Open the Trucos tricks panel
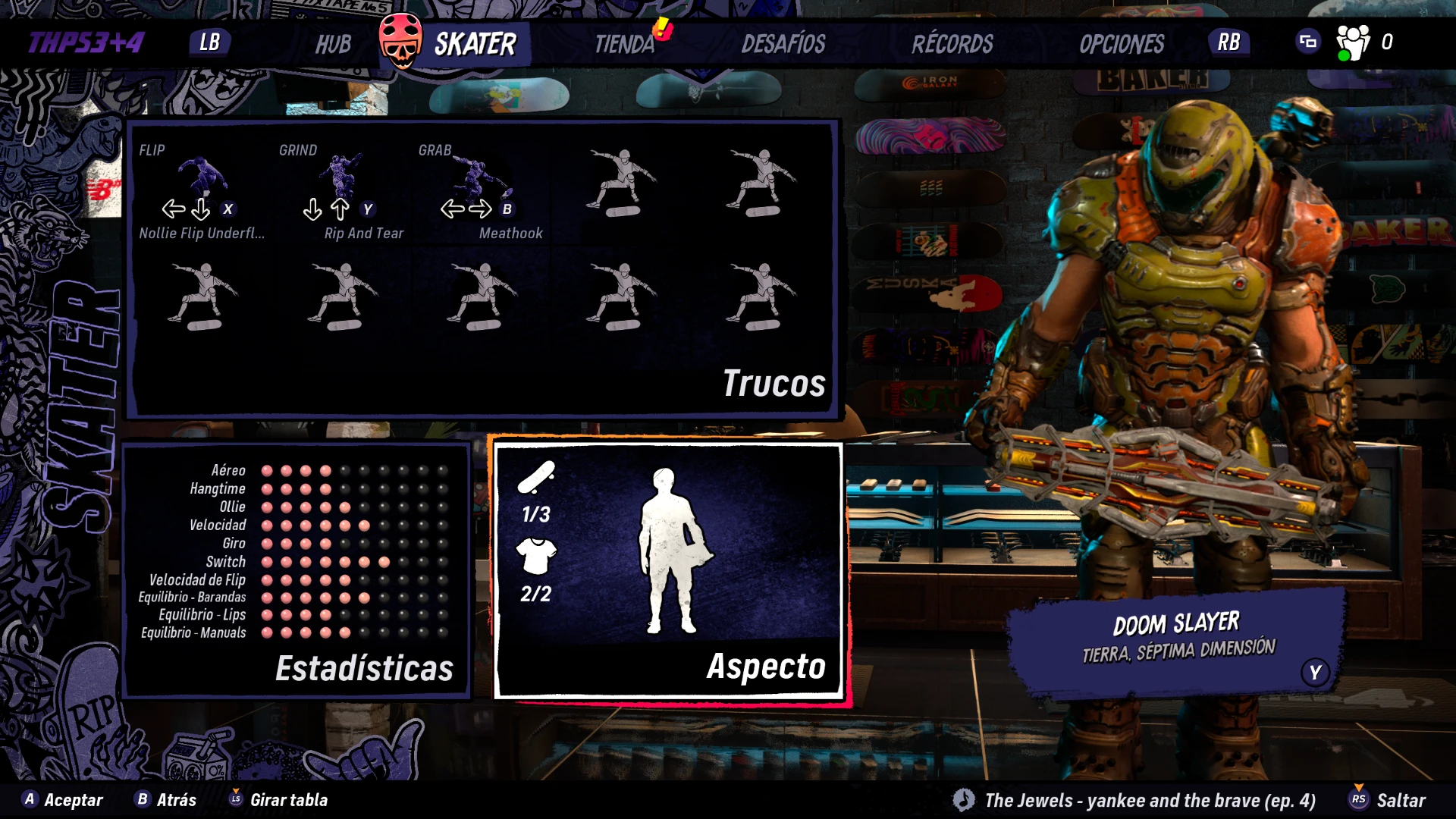 coord(773,383)
